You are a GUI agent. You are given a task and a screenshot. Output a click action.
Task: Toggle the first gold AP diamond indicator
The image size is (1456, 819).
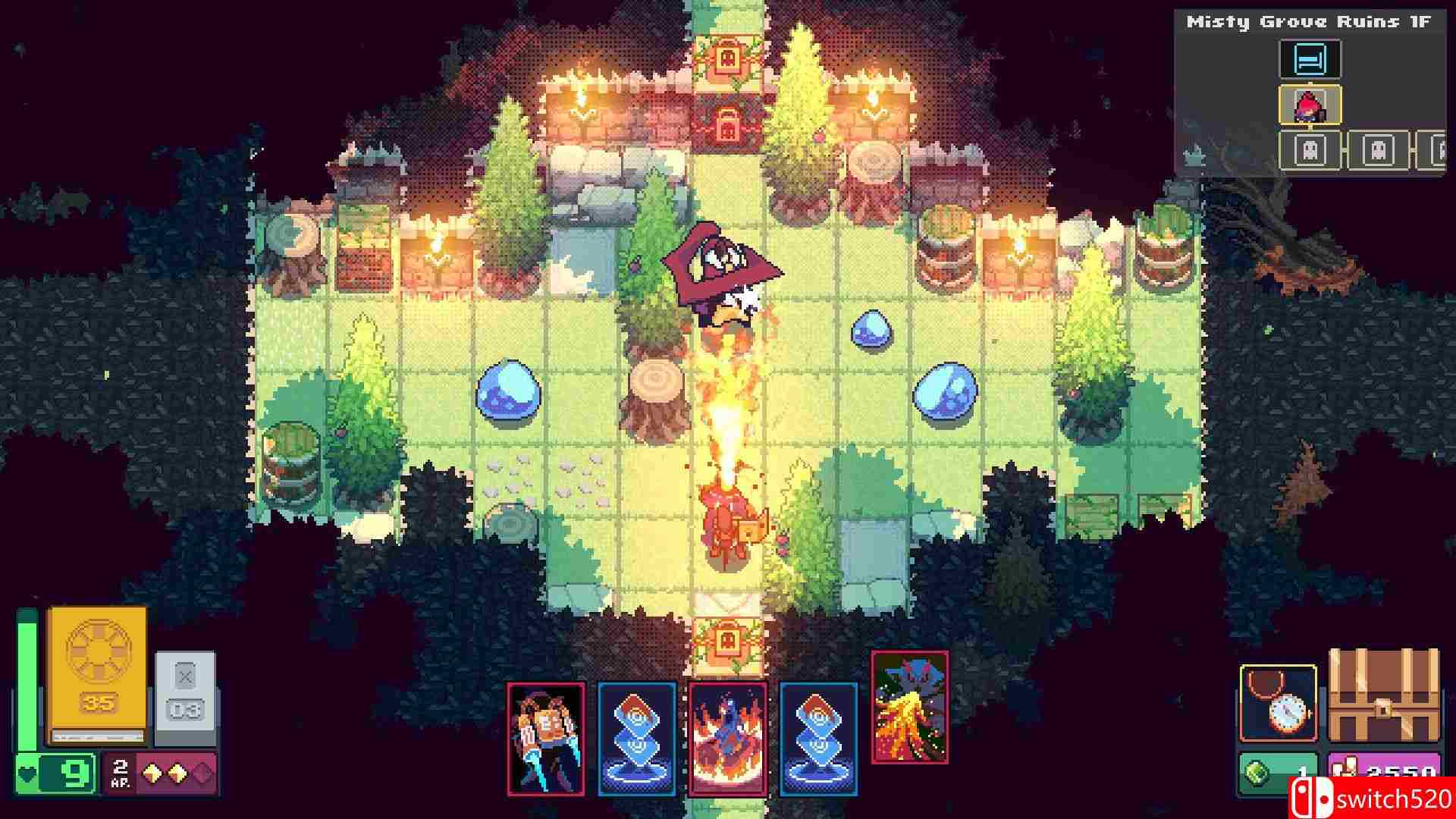point(152,773)
